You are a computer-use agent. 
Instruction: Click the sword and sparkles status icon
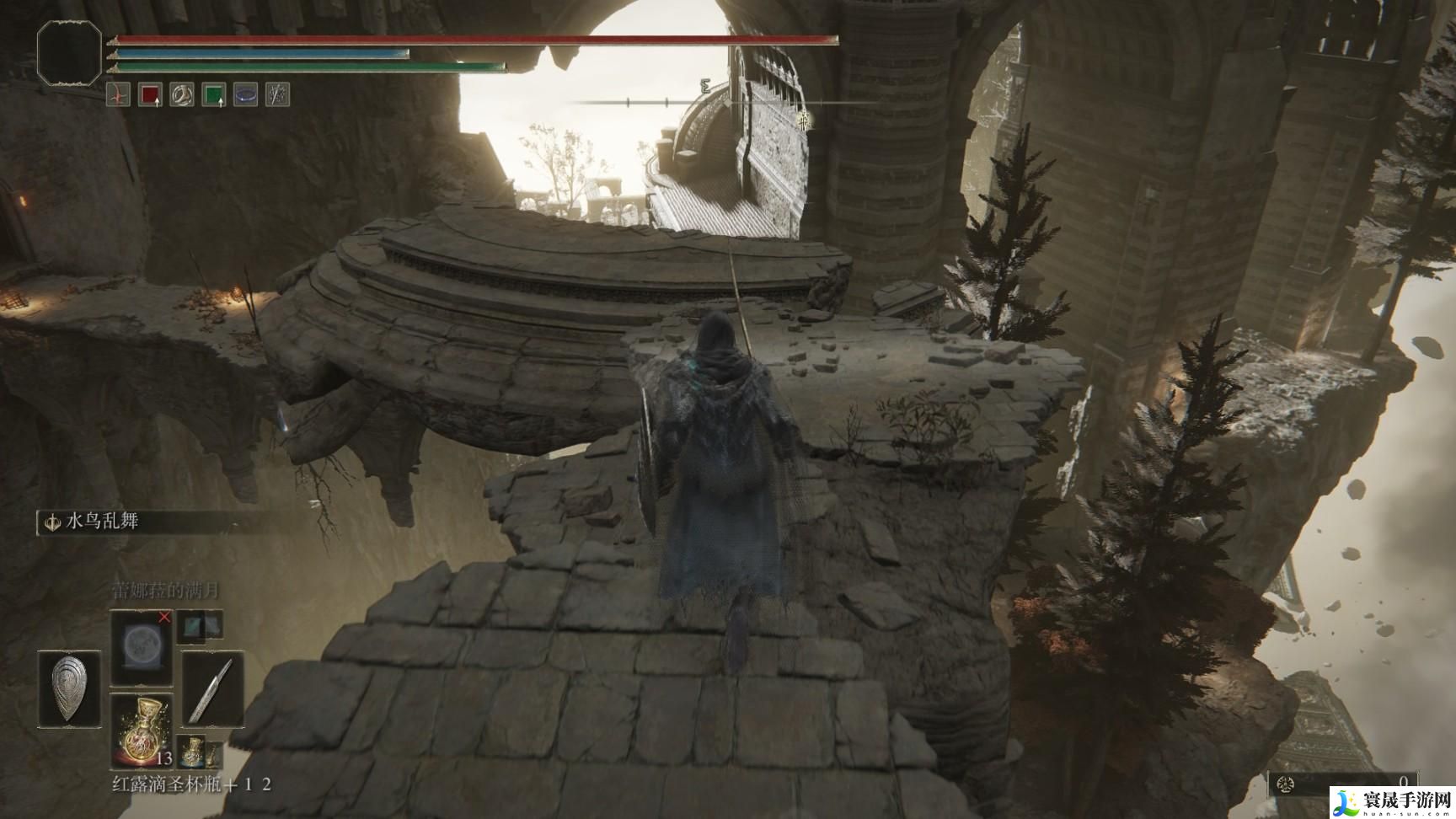[x=277, y=94]
